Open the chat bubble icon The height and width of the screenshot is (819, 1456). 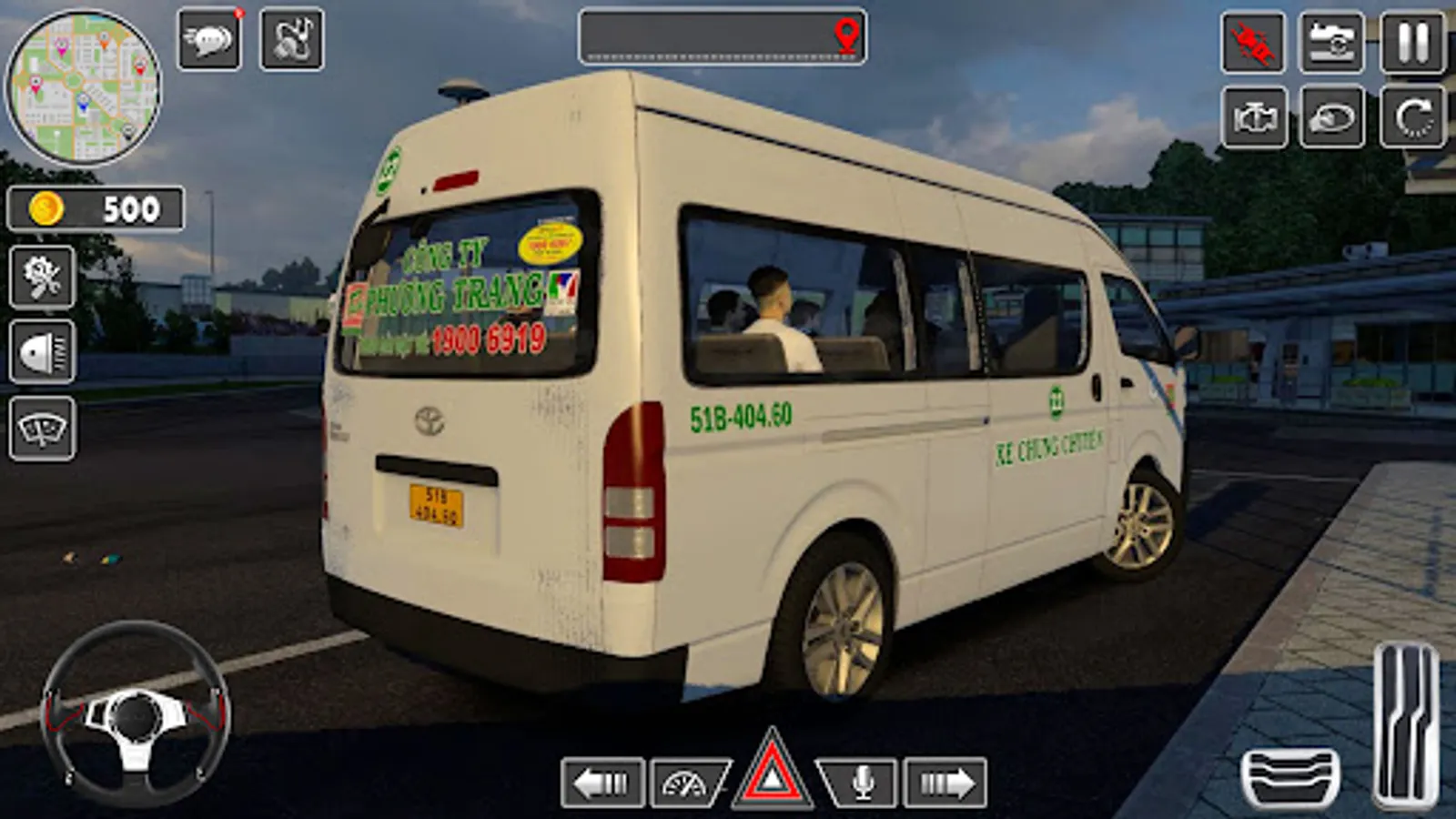[209, 38]
